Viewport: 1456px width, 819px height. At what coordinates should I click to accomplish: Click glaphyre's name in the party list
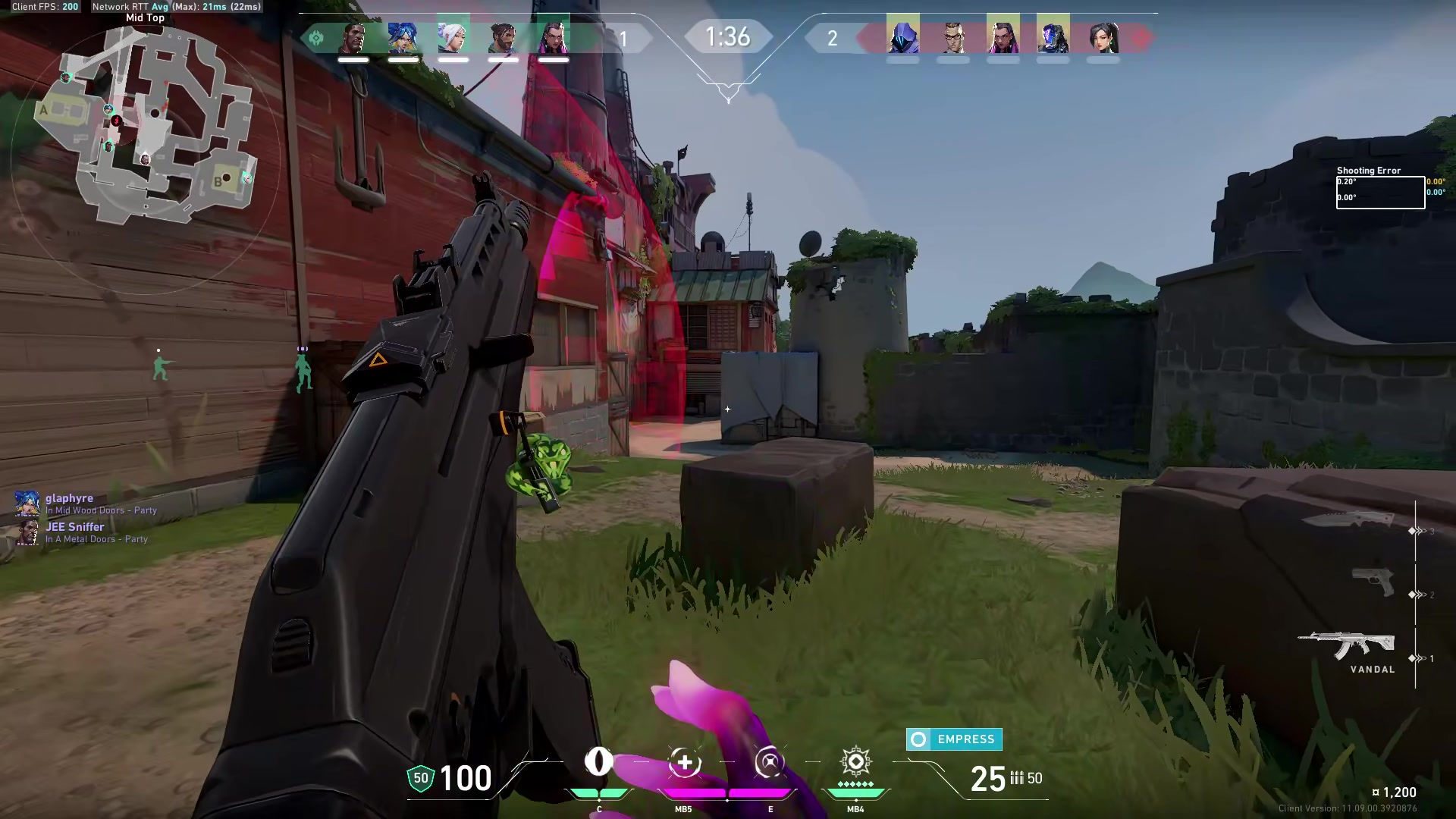[68, 498]
